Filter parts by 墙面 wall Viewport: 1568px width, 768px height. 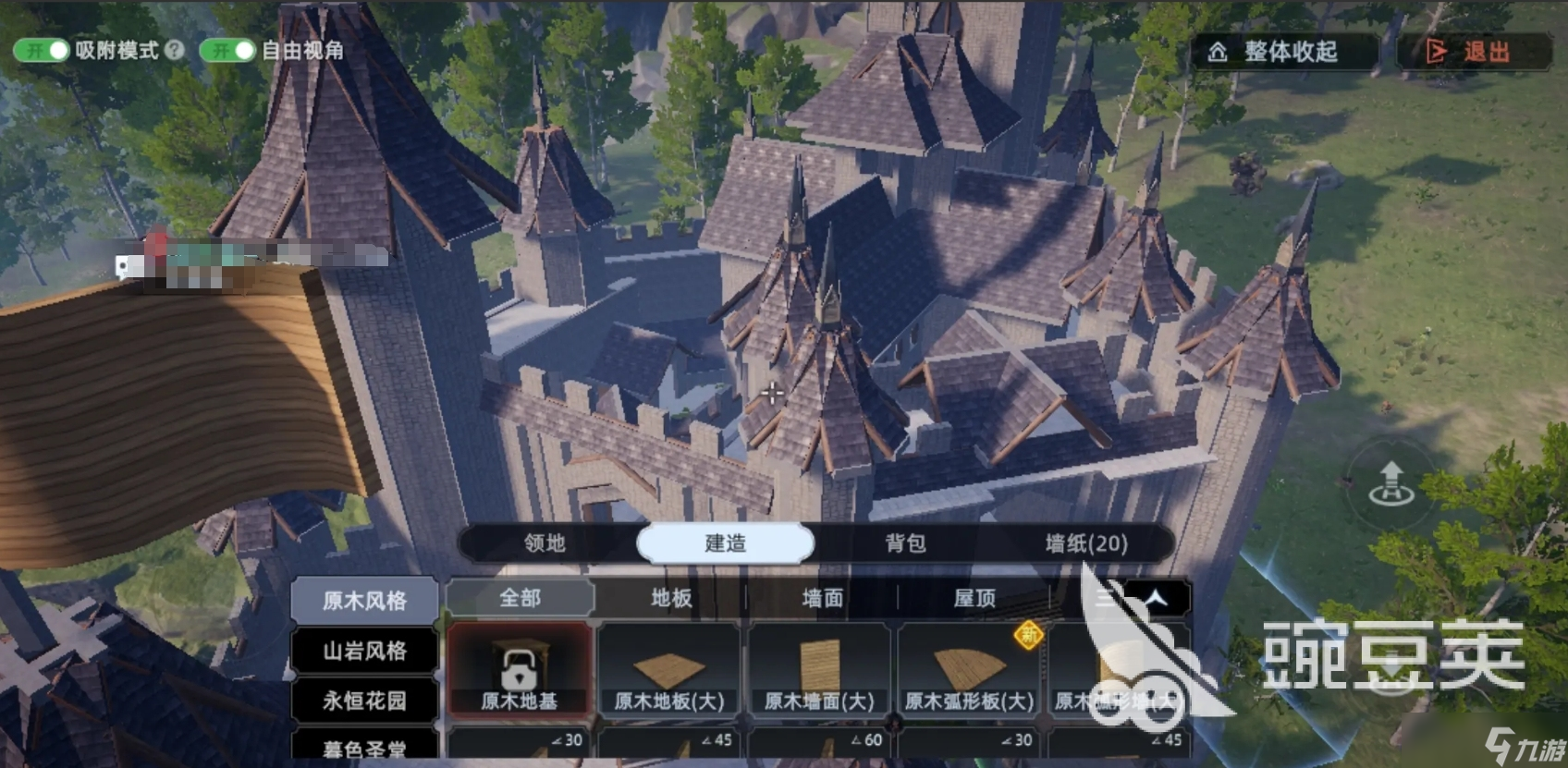[822, 599]
